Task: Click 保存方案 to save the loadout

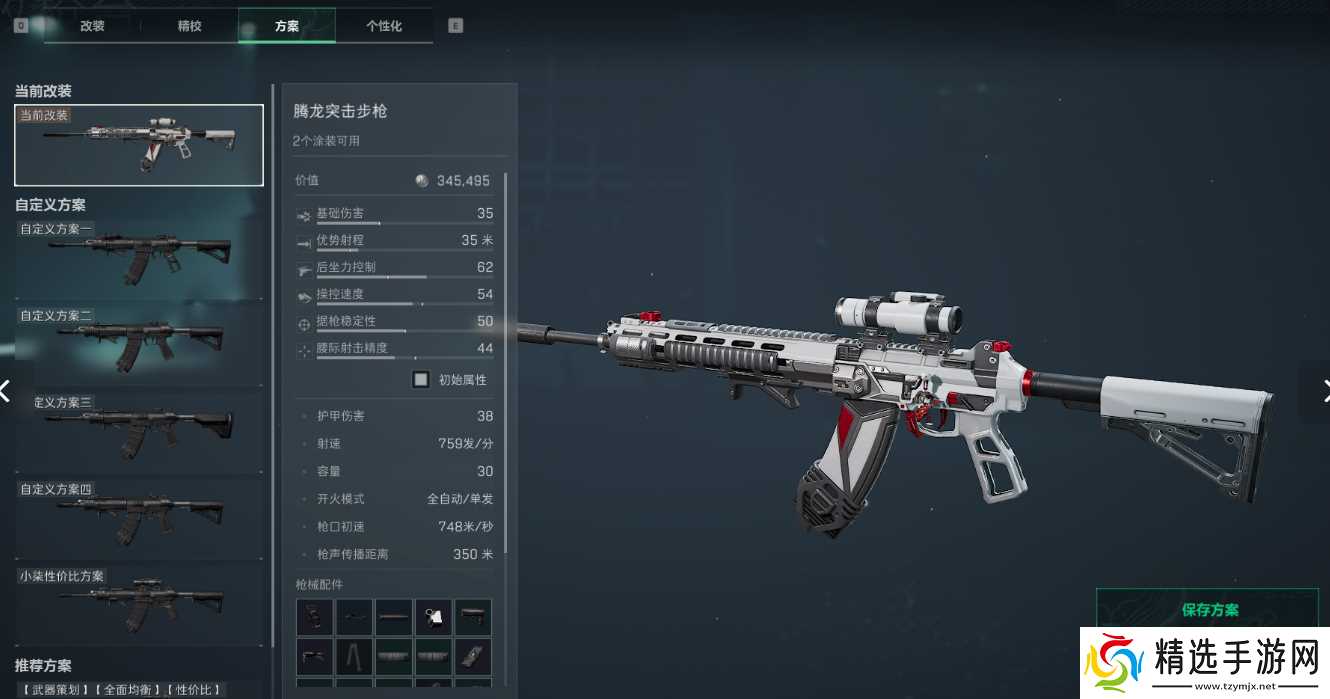Action: tap(1209, 610)
